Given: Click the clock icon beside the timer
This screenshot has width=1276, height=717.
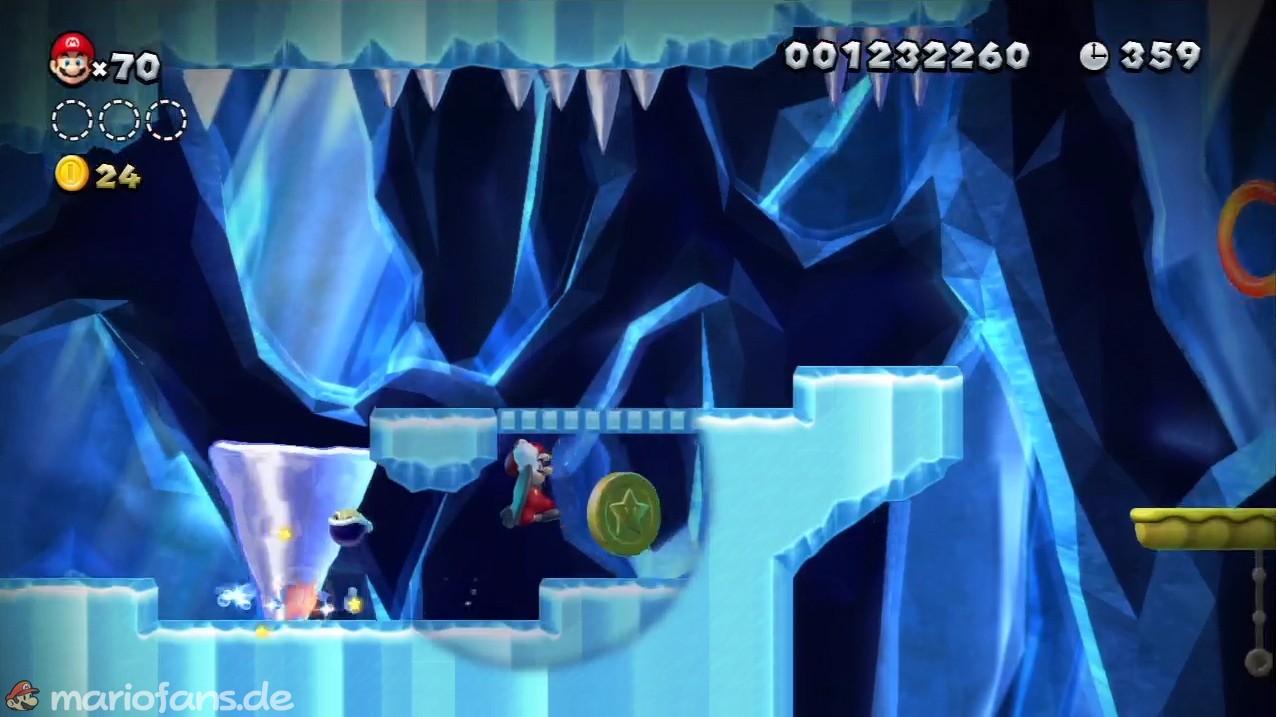Looking at the screenshot, I should (x=1094, y=56).
